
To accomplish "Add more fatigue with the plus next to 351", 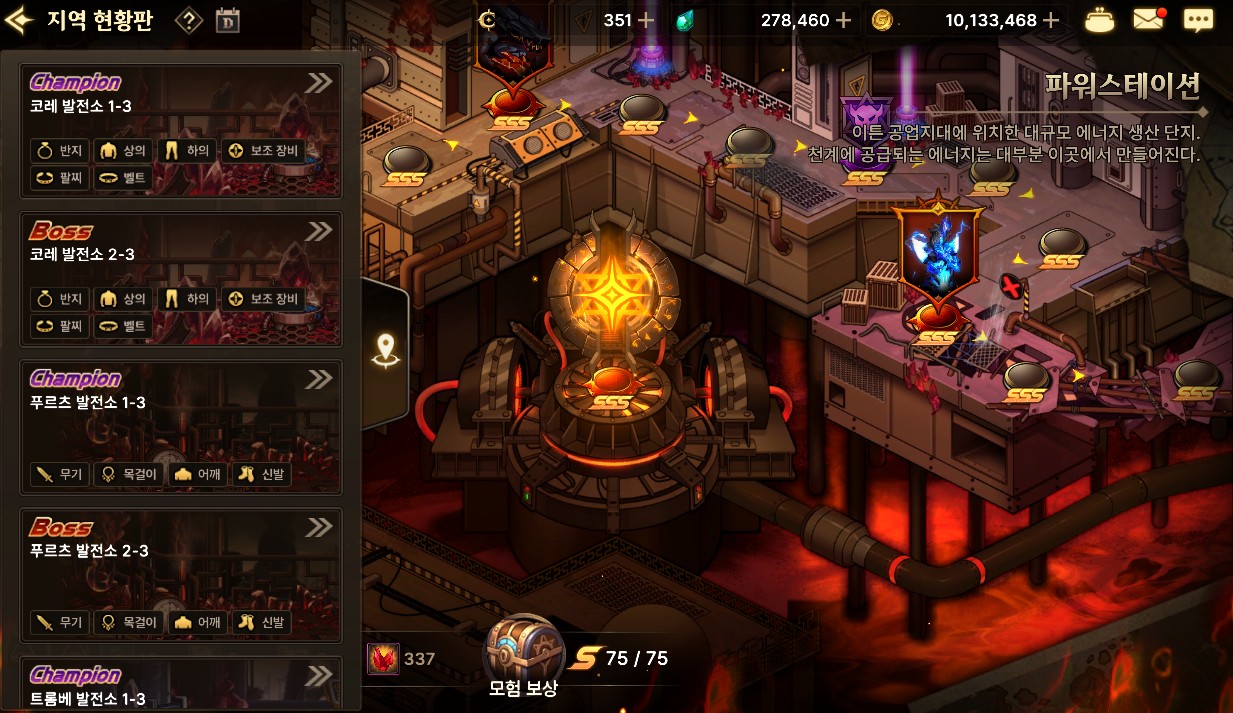I will pyautogui.click(x=646, y=20).
